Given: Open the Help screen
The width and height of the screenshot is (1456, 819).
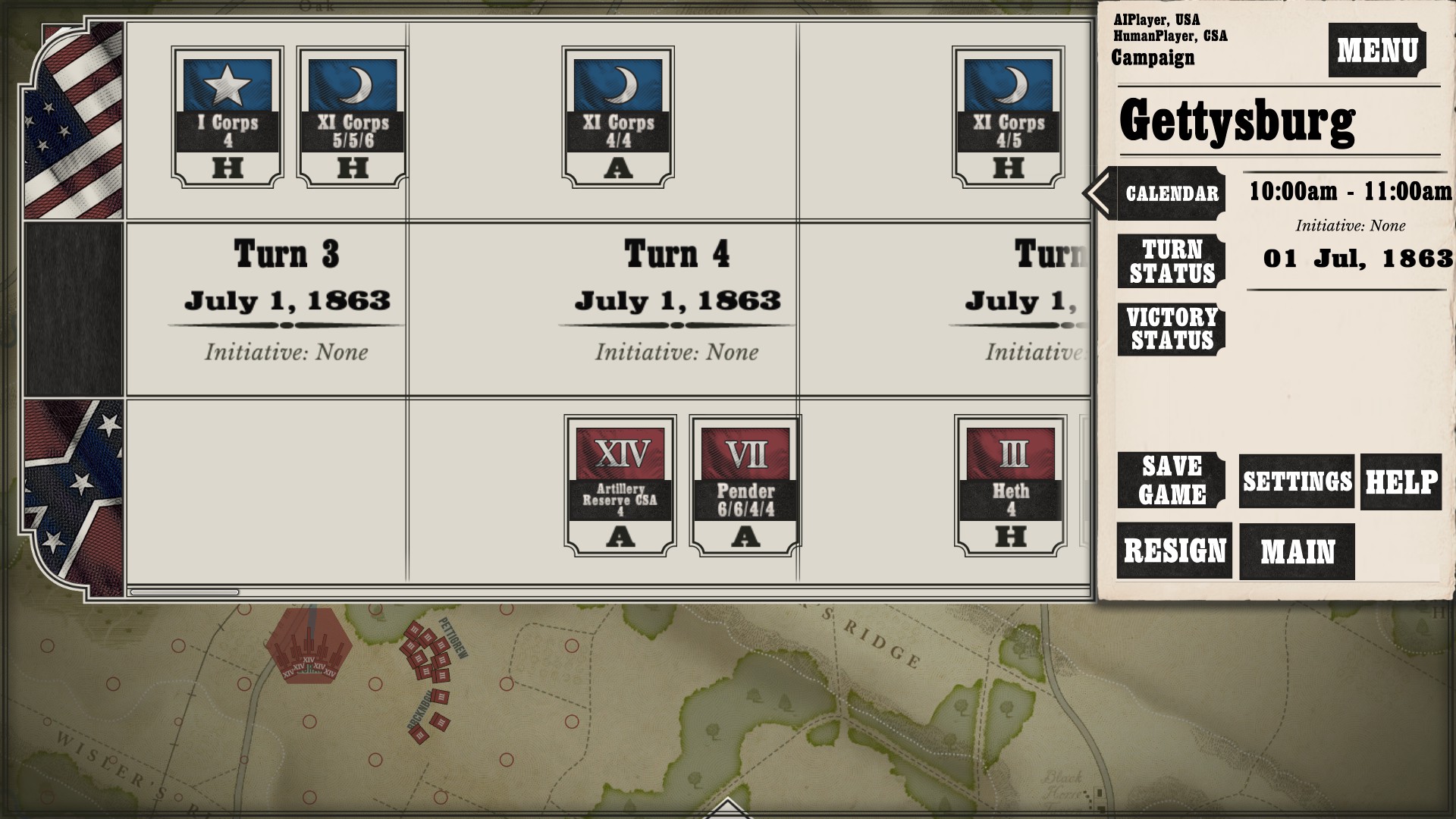Looking at the screenshot, I should (x=1401, y=482).
